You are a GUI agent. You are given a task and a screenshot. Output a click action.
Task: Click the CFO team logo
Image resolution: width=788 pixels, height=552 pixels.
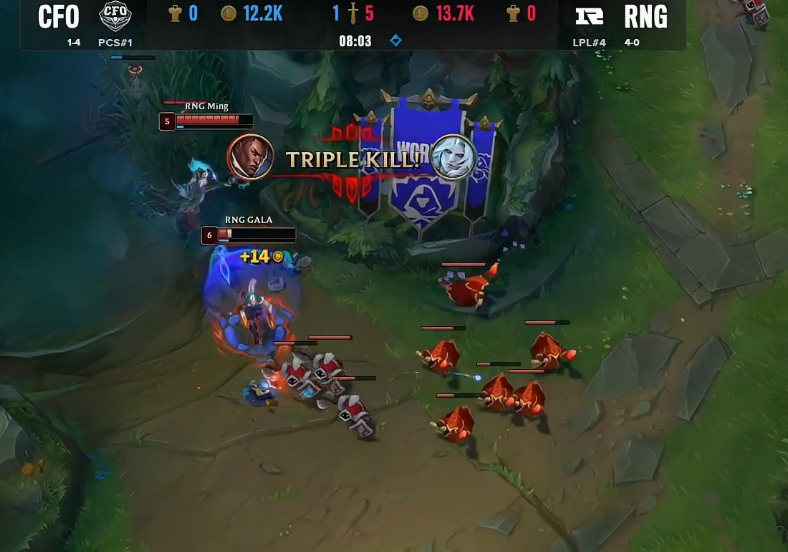[x=116, y=16]
